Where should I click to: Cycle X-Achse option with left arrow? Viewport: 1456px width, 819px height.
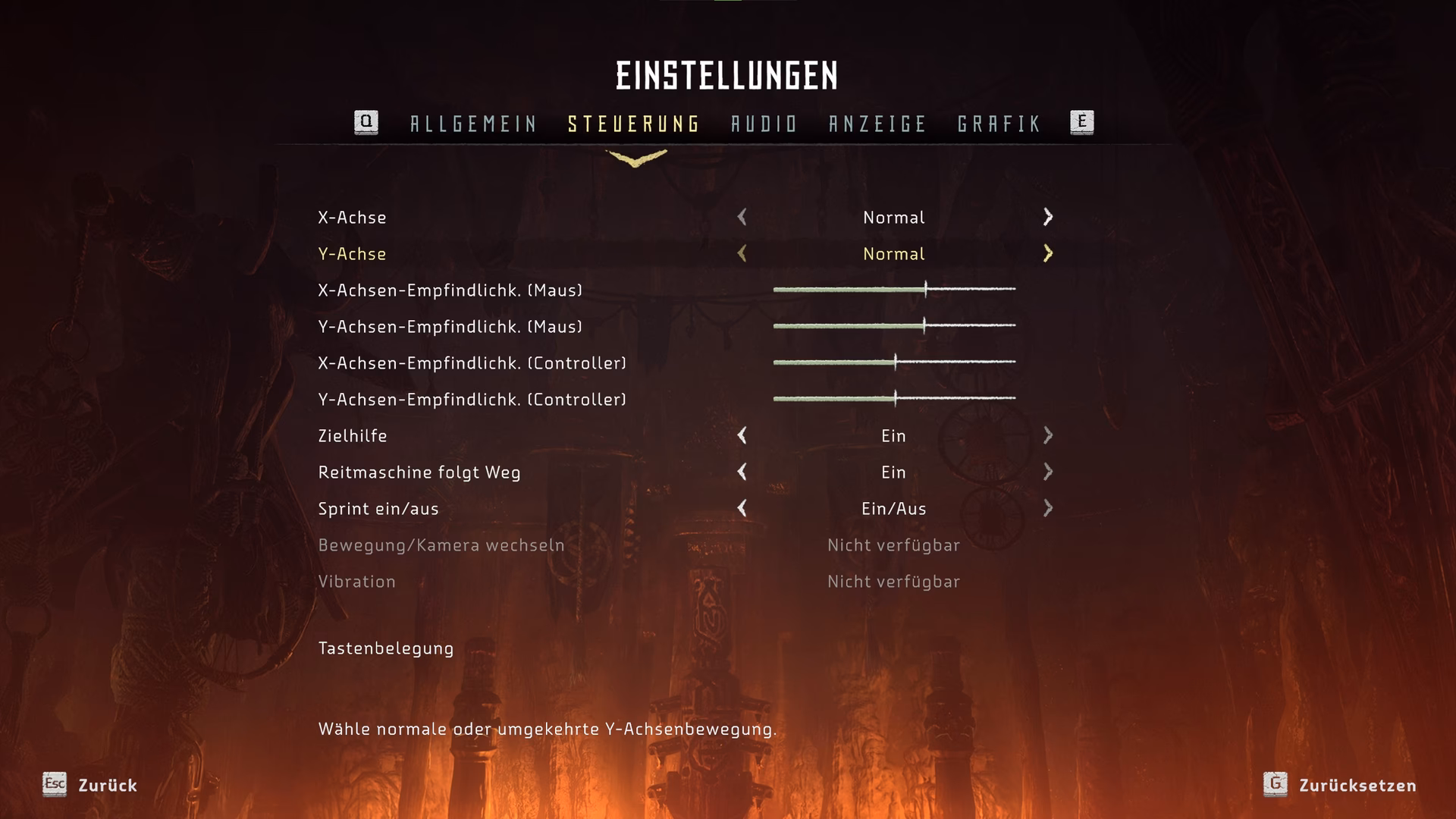741,218
